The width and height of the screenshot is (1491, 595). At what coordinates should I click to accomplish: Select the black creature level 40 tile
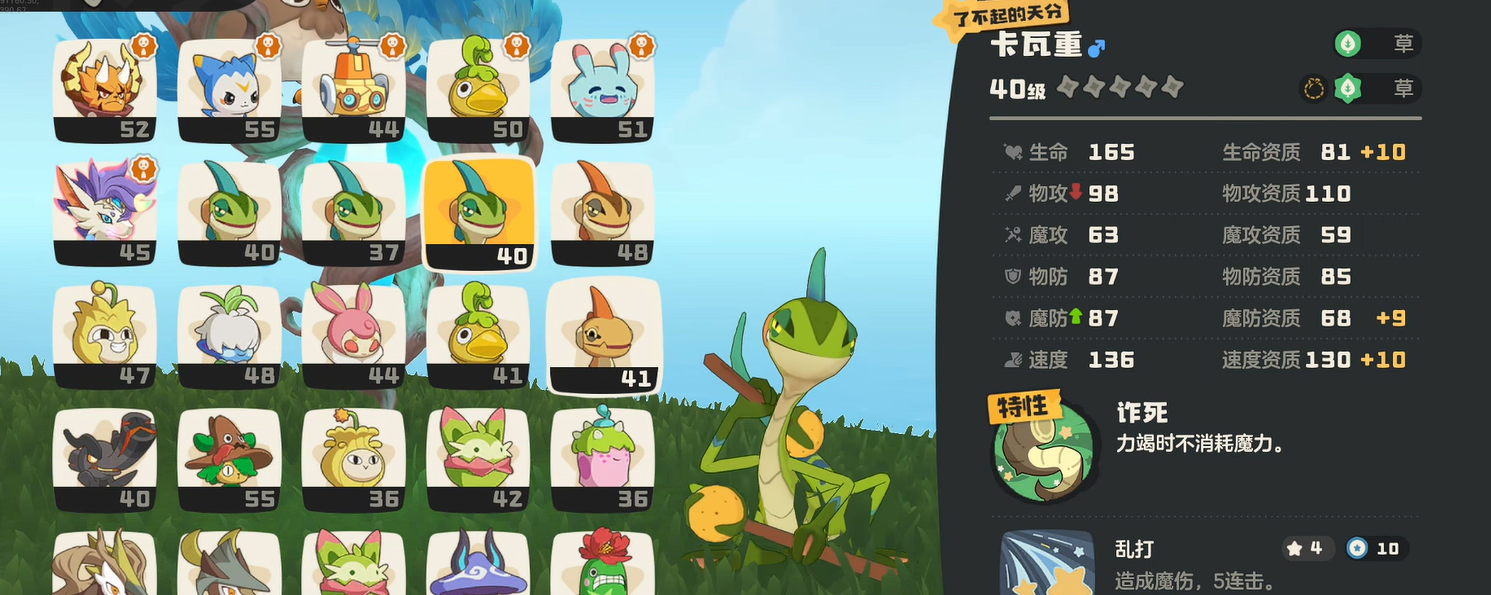coord(105,459)
